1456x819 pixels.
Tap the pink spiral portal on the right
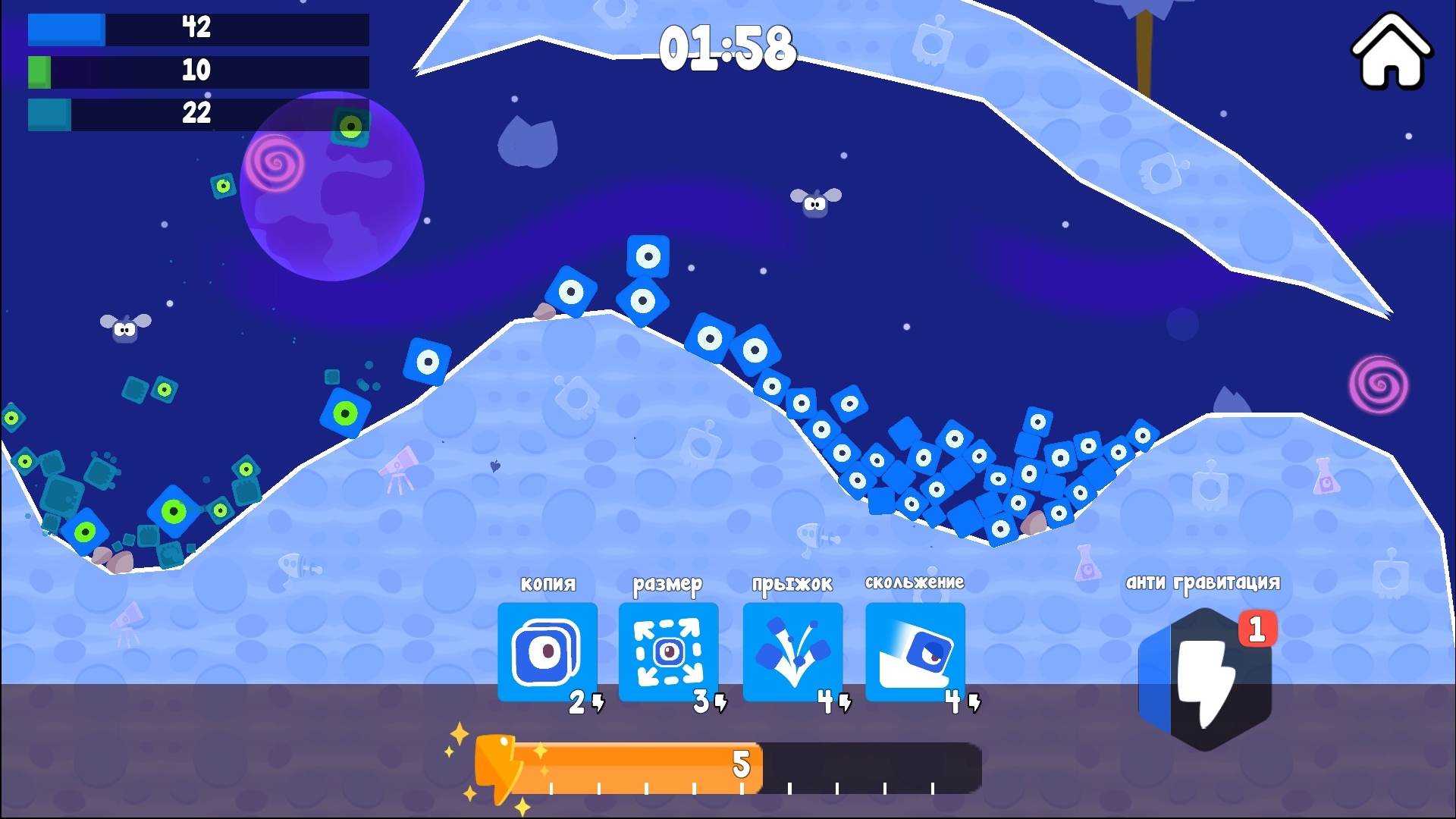[1379, 385]
